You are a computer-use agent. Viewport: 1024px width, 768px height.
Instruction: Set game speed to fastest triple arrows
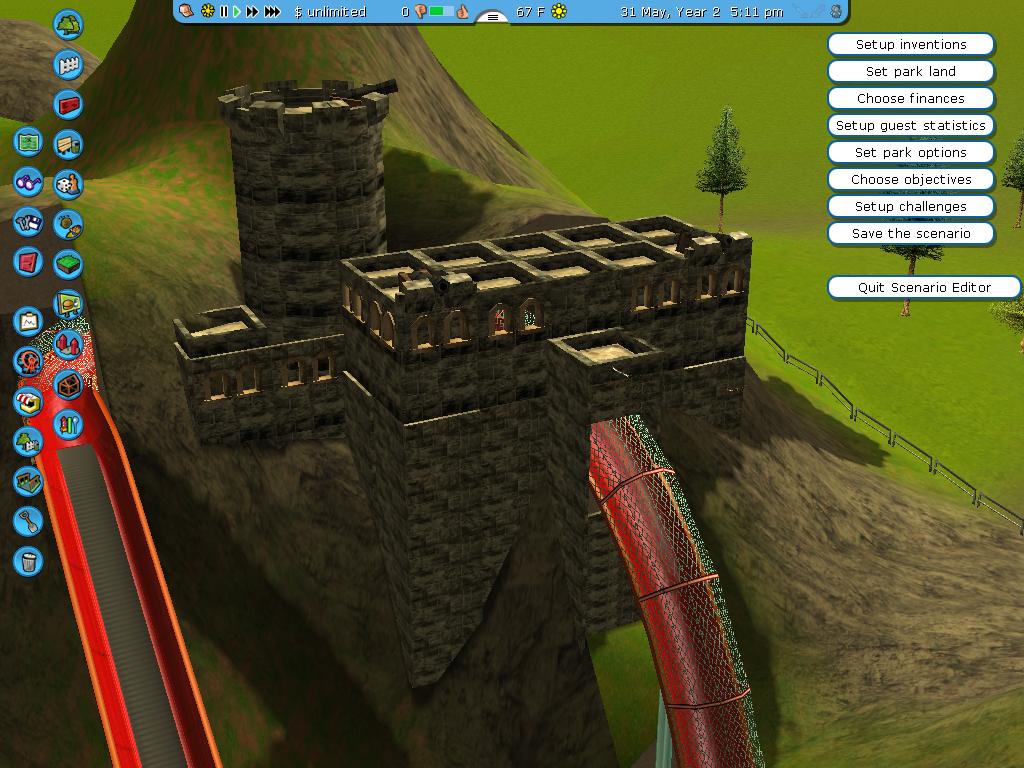(x=272, y=12)
